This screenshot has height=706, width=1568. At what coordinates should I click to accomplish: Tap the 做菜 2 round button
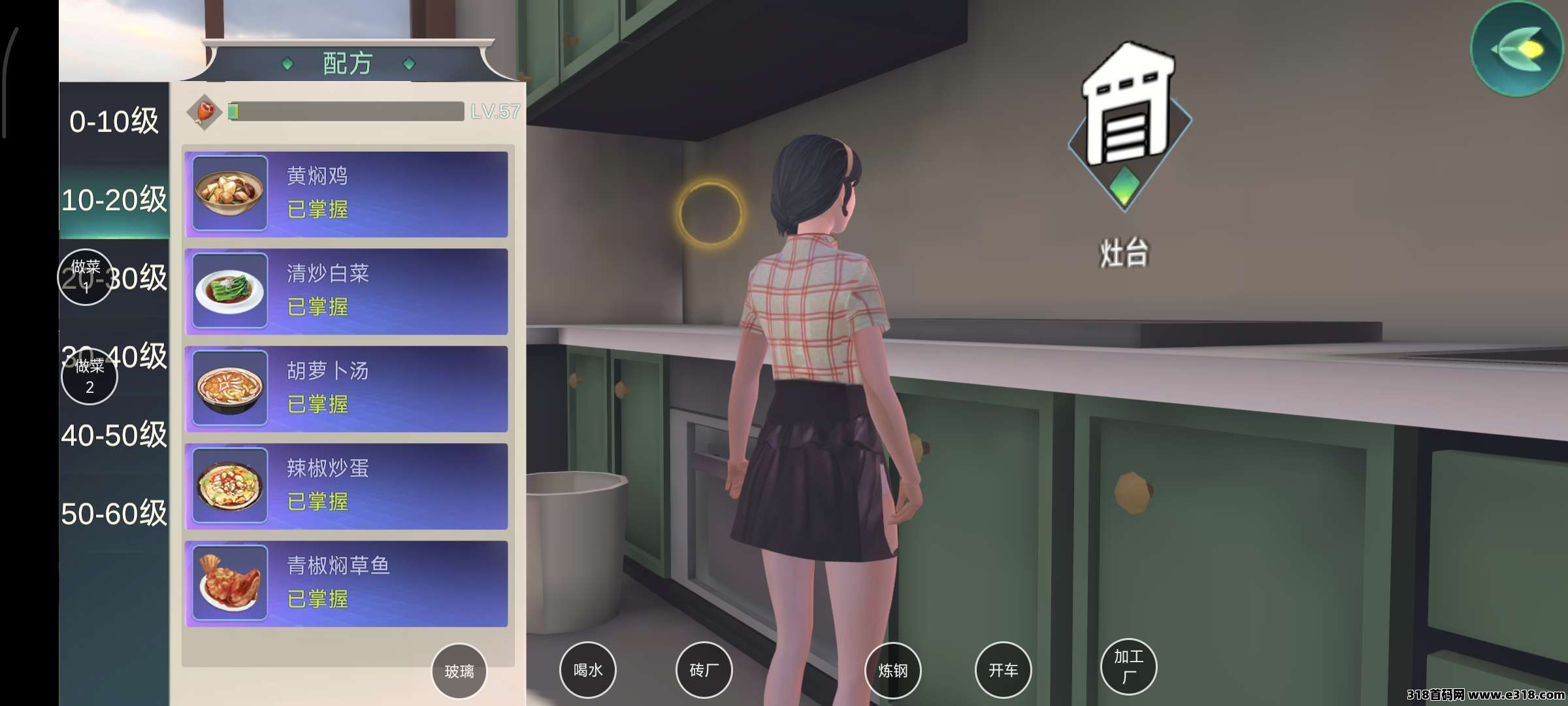90,377
